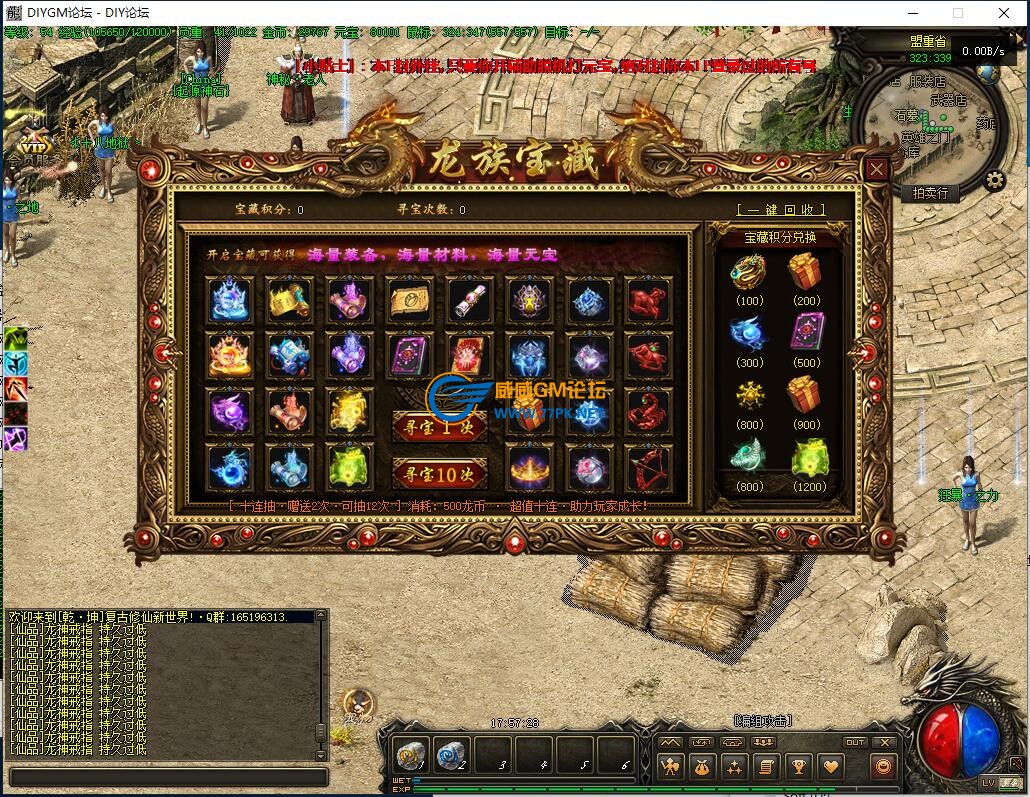Open the minimap gear settings
This screenshot has width=1030, height=797.
[x=994, y=181]
